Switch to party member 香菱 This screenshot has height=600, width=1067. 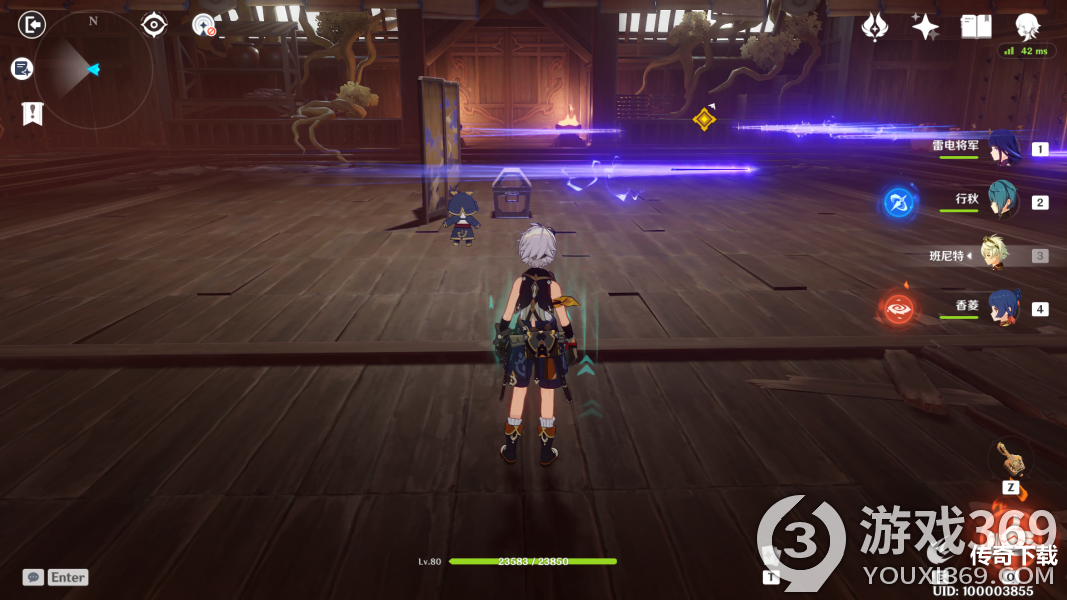[x=1003, y=307]
